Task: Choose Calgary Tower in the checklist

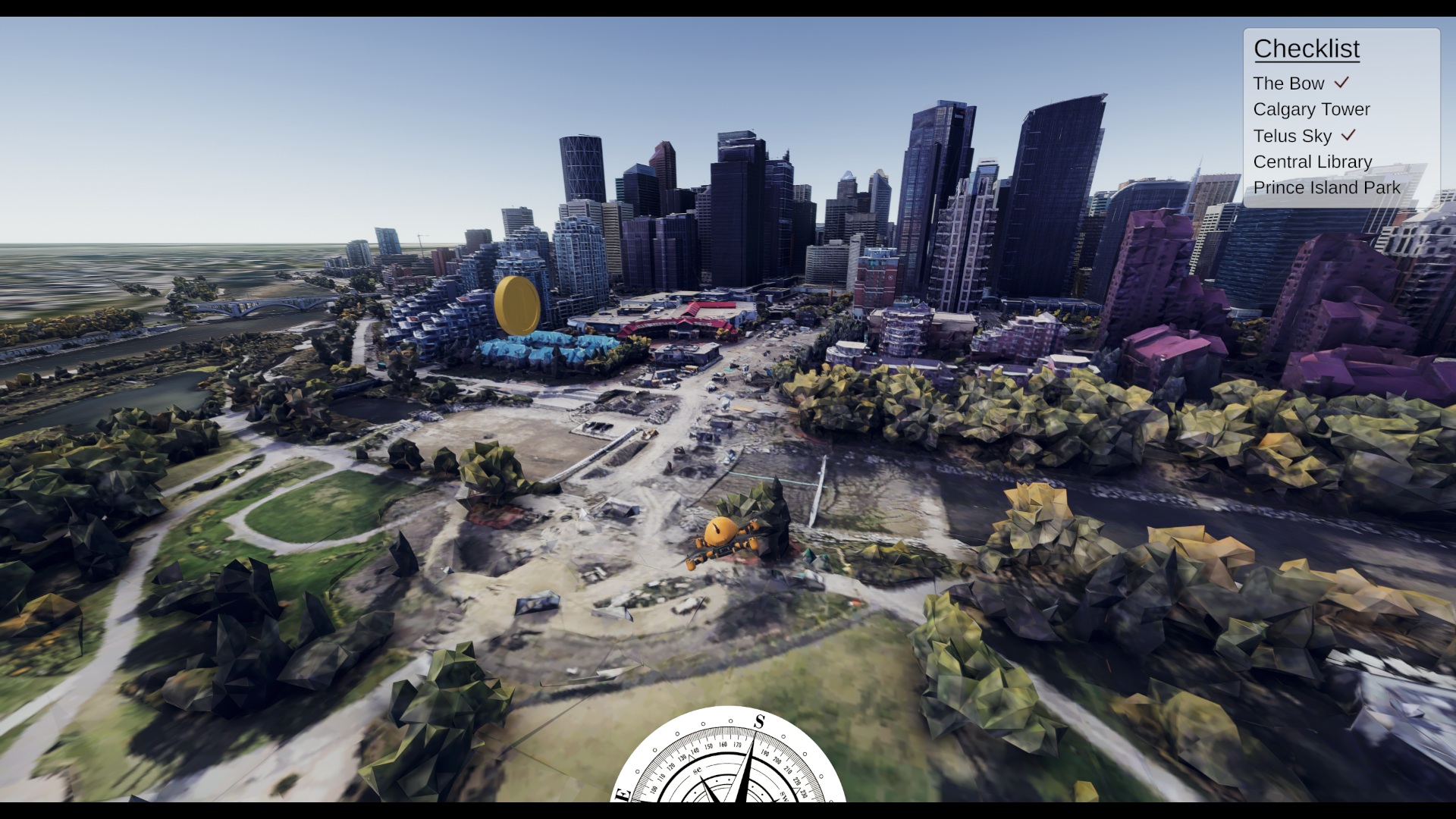Action: click(x=1311, y=109)
